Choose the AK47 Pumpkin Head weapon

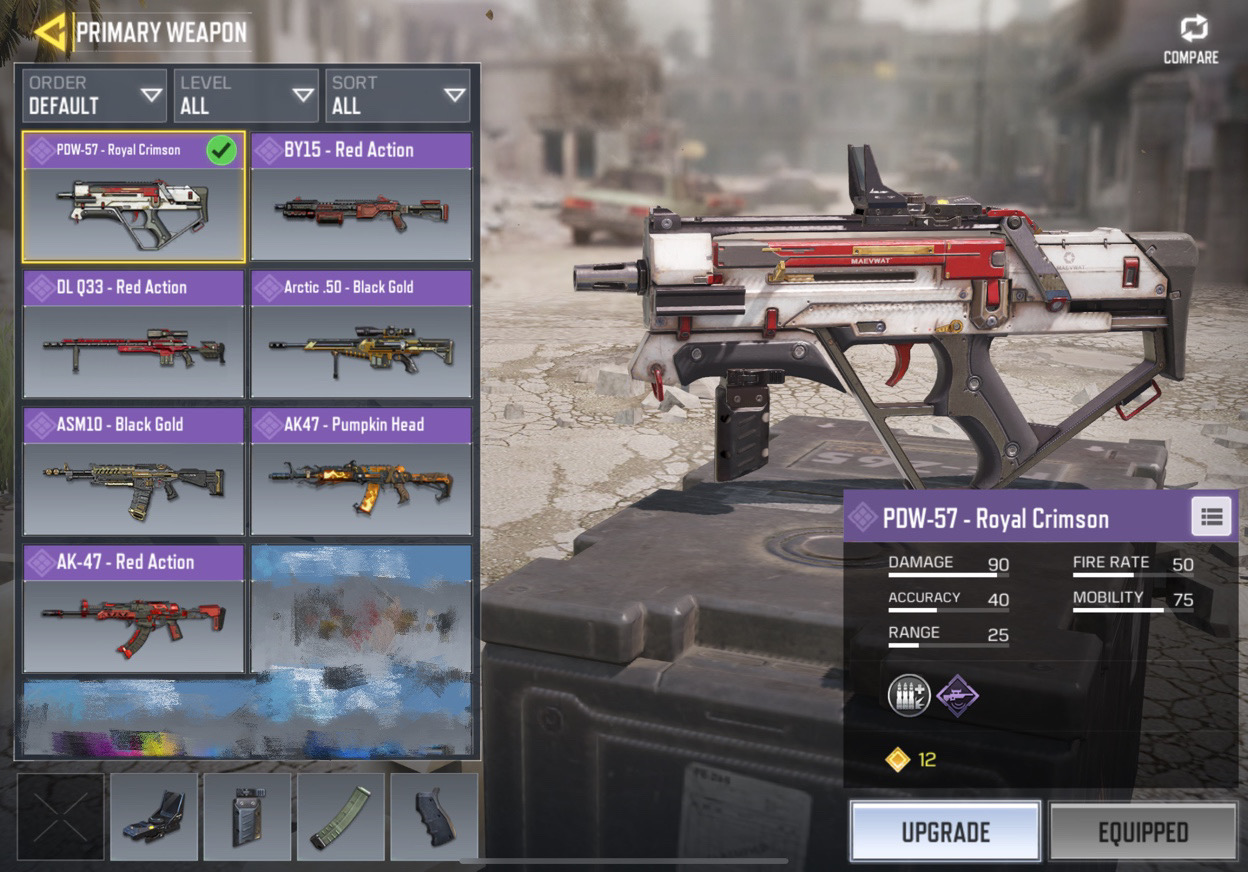(361, 471)
